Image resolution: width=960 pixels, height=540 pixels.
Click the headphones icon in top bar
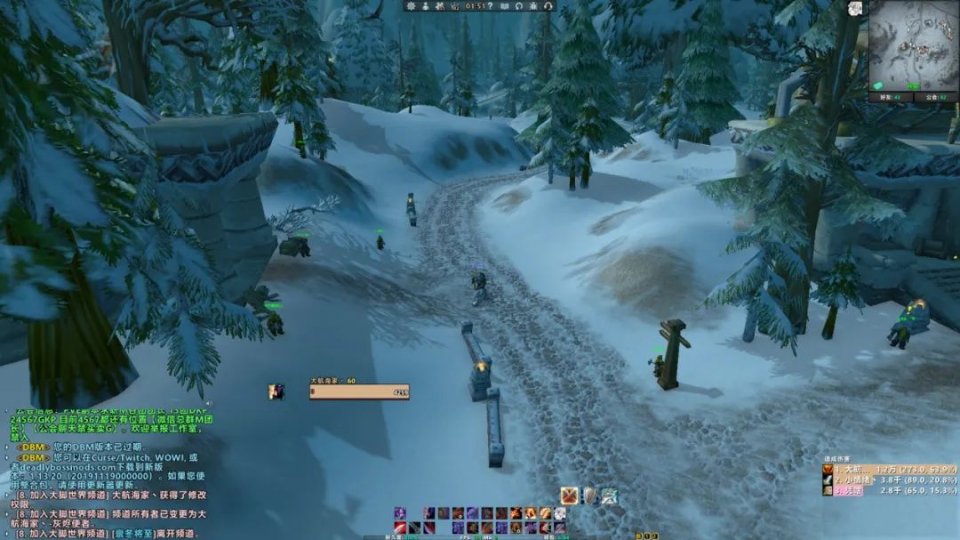(548, 6)
